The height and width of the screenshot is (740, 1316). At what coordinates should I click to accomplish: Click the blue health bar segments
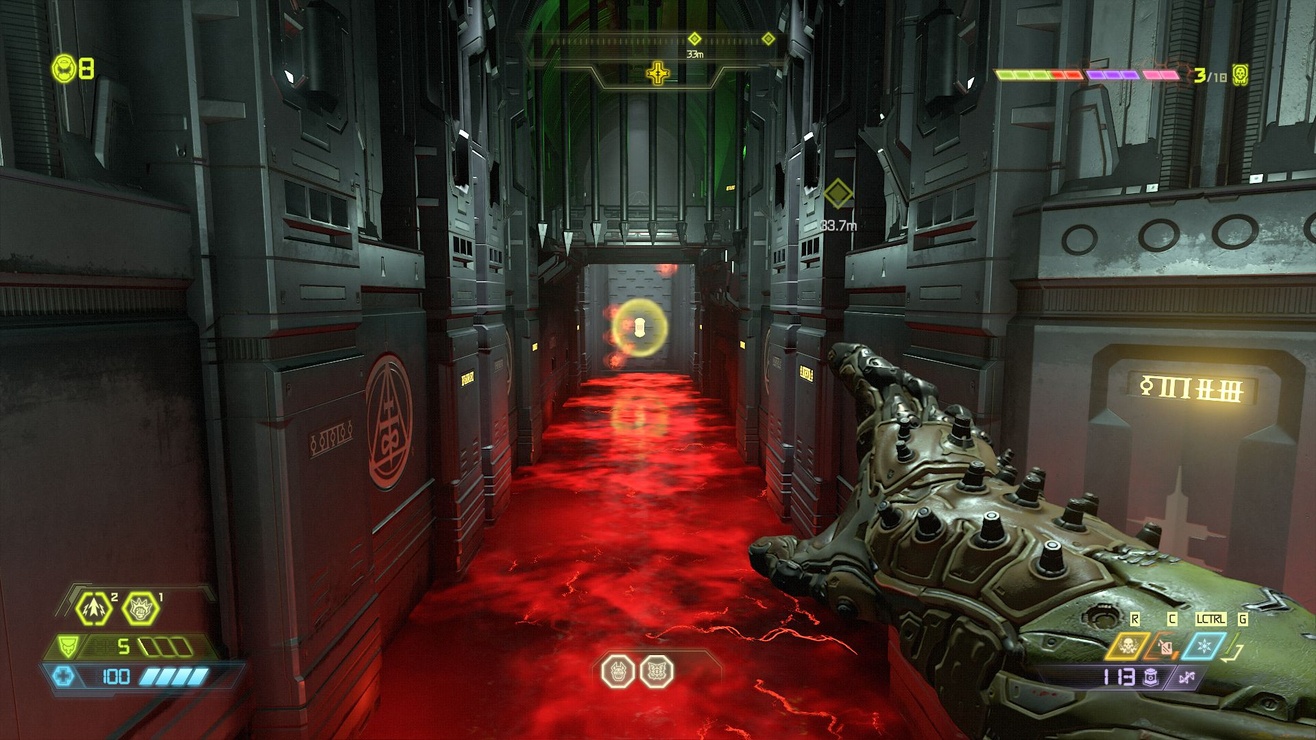[x=173, y=675]
